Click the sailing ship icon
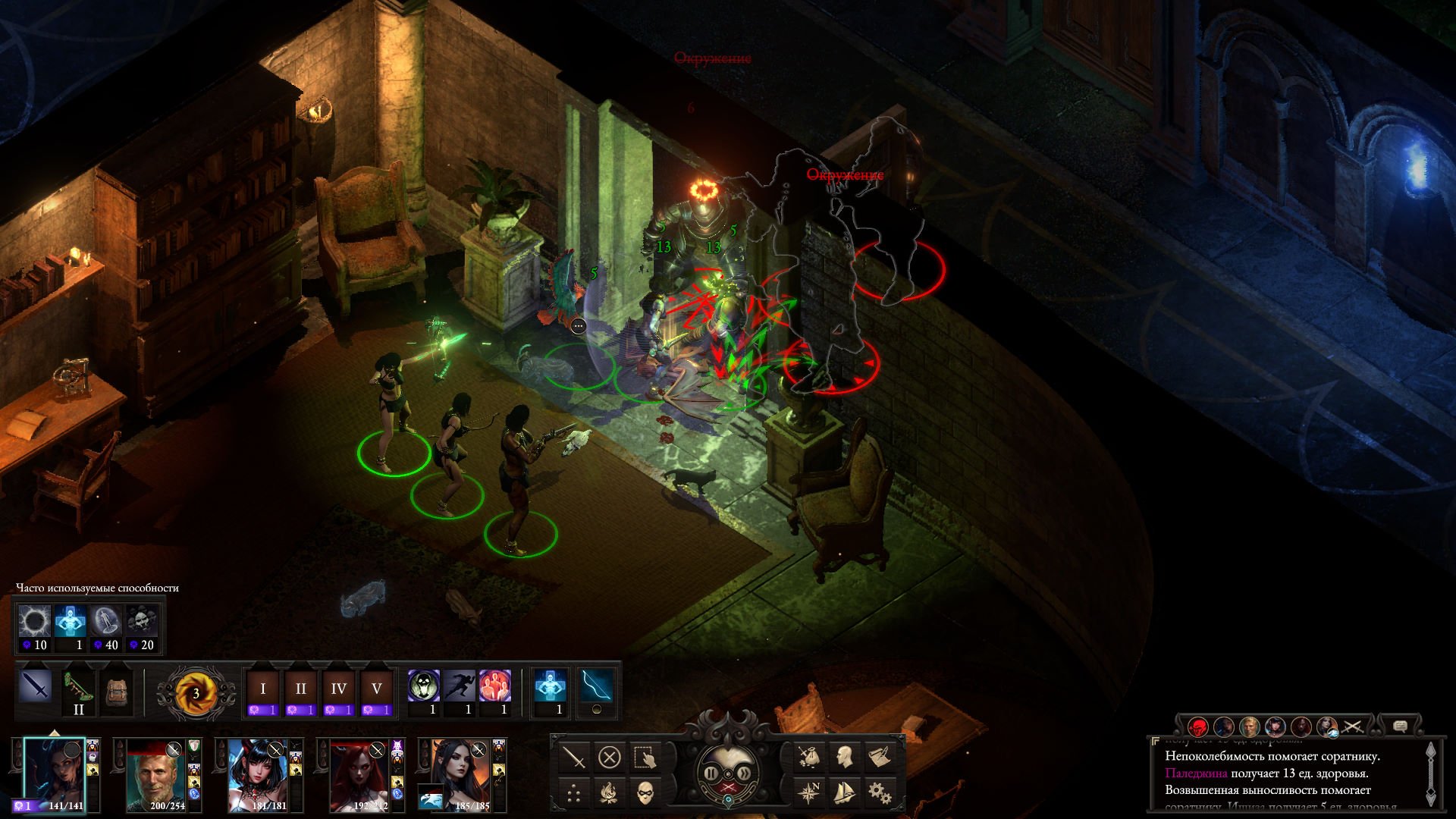Viewport: 1456px width, 819px height. [844, 792]
